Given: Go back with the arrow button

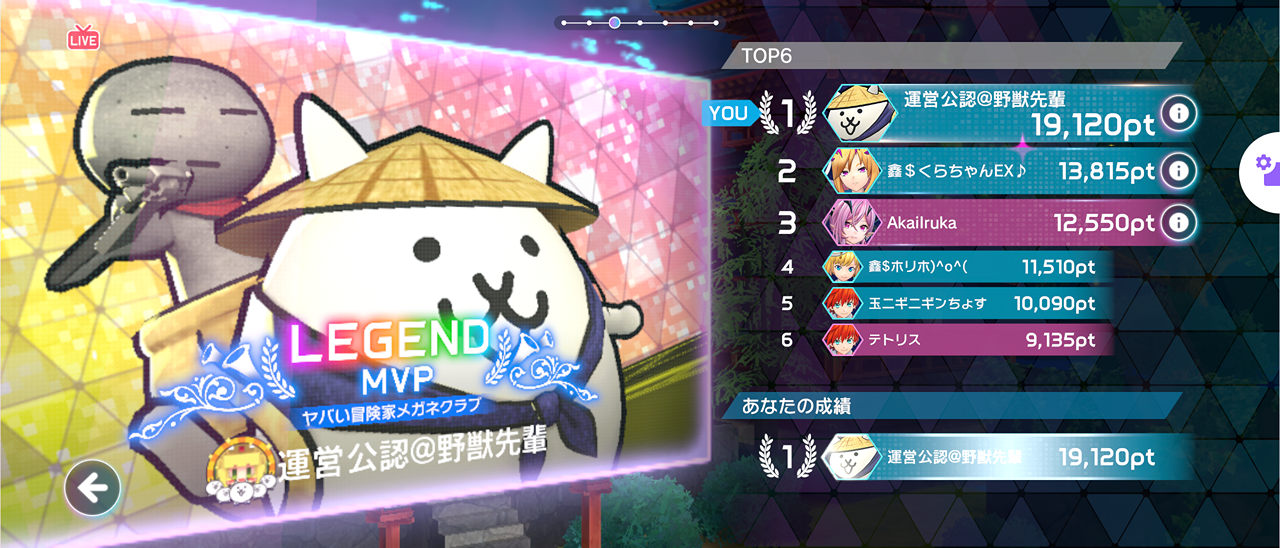Looking at the screenshot, I should click(x=92, y=488).
